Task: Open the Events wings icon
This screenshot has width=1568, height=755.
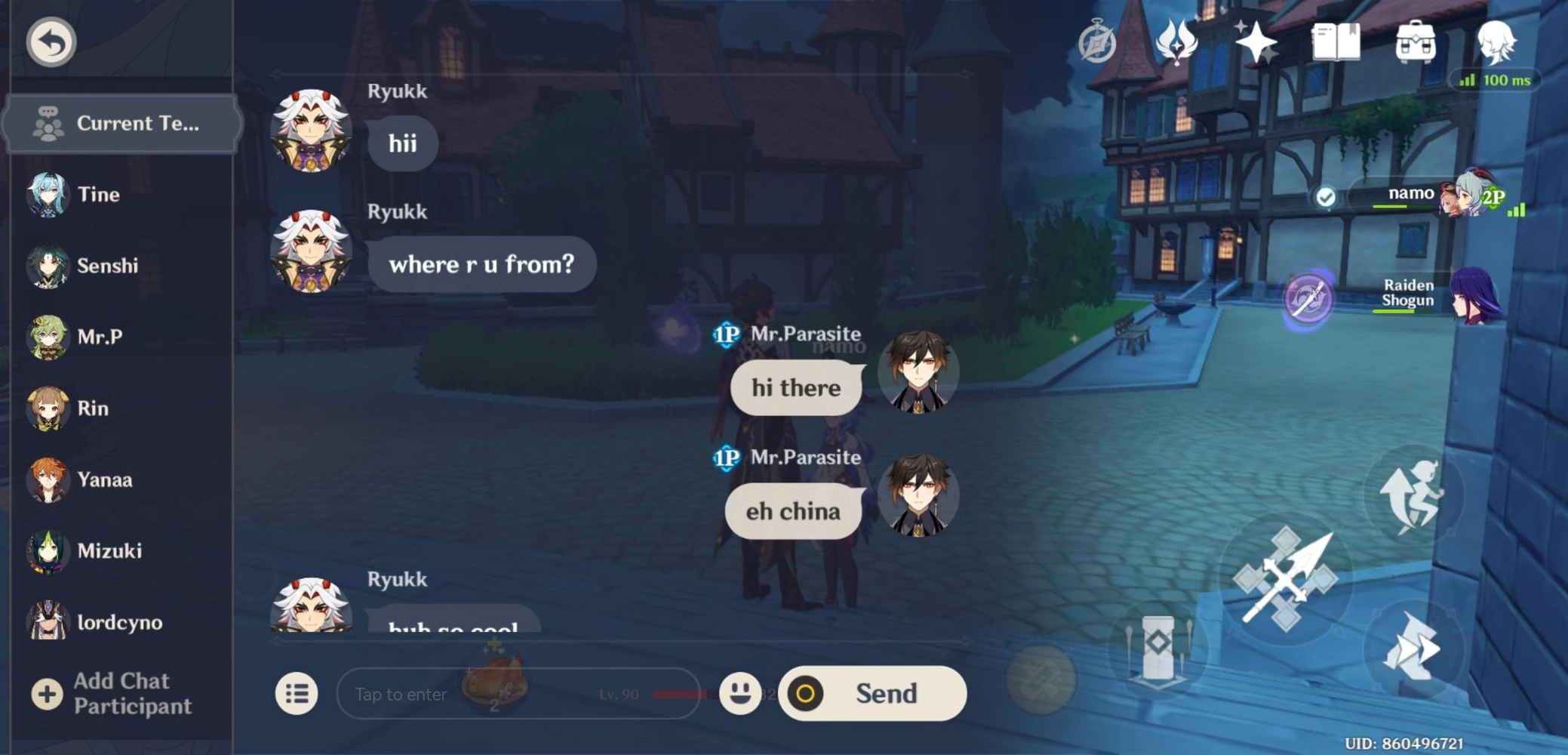Action: pyautogui.click(x=1177, y=43)
